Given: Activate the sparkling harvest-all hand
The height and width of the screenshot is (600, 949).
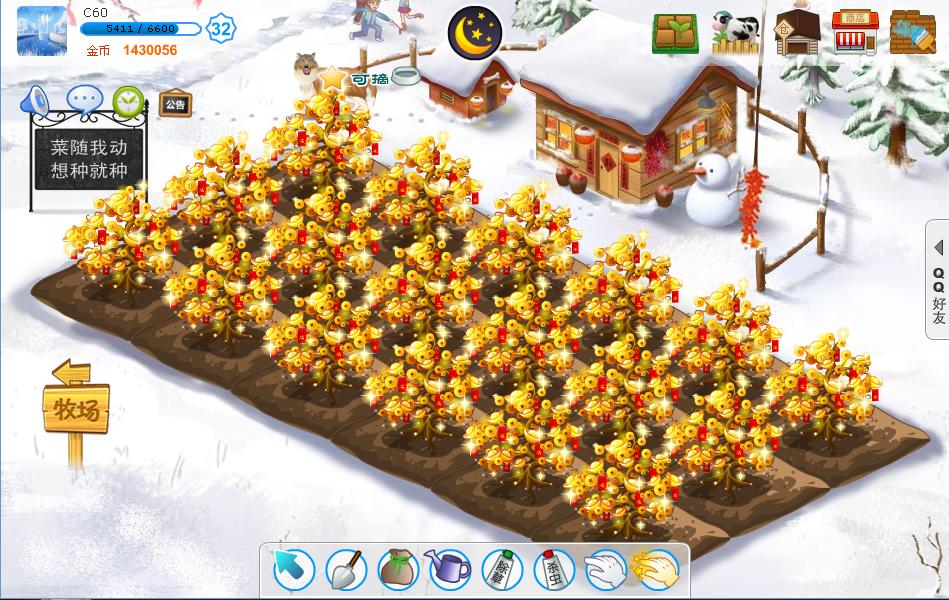Looking at the screenshot, I should pos(657,570).
